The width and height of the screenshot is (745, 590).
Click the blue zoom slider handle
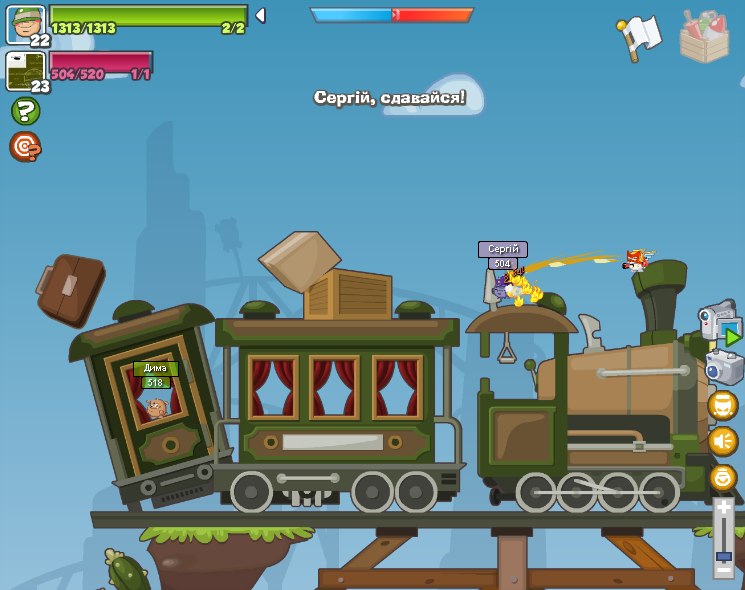[723, 555]
